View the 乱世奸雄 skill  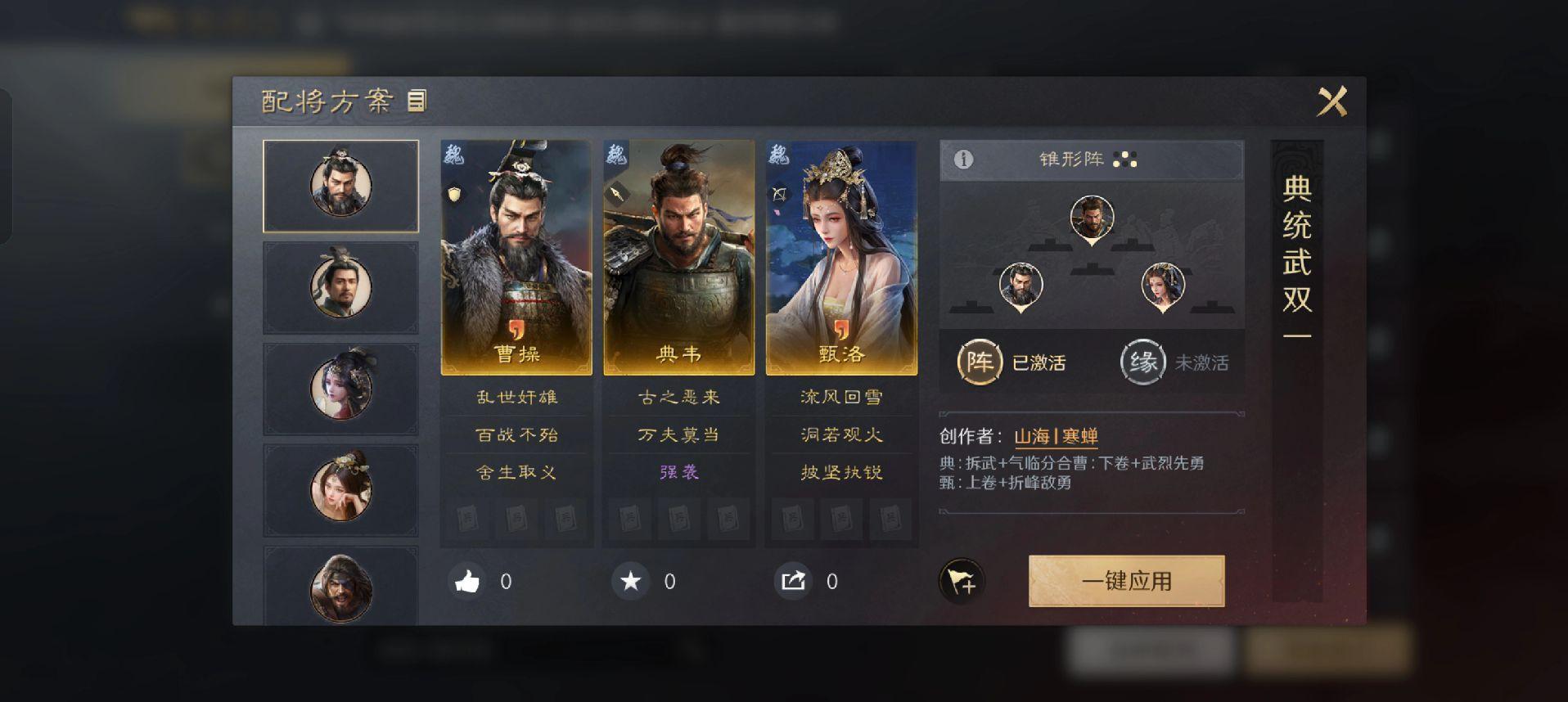516,398
